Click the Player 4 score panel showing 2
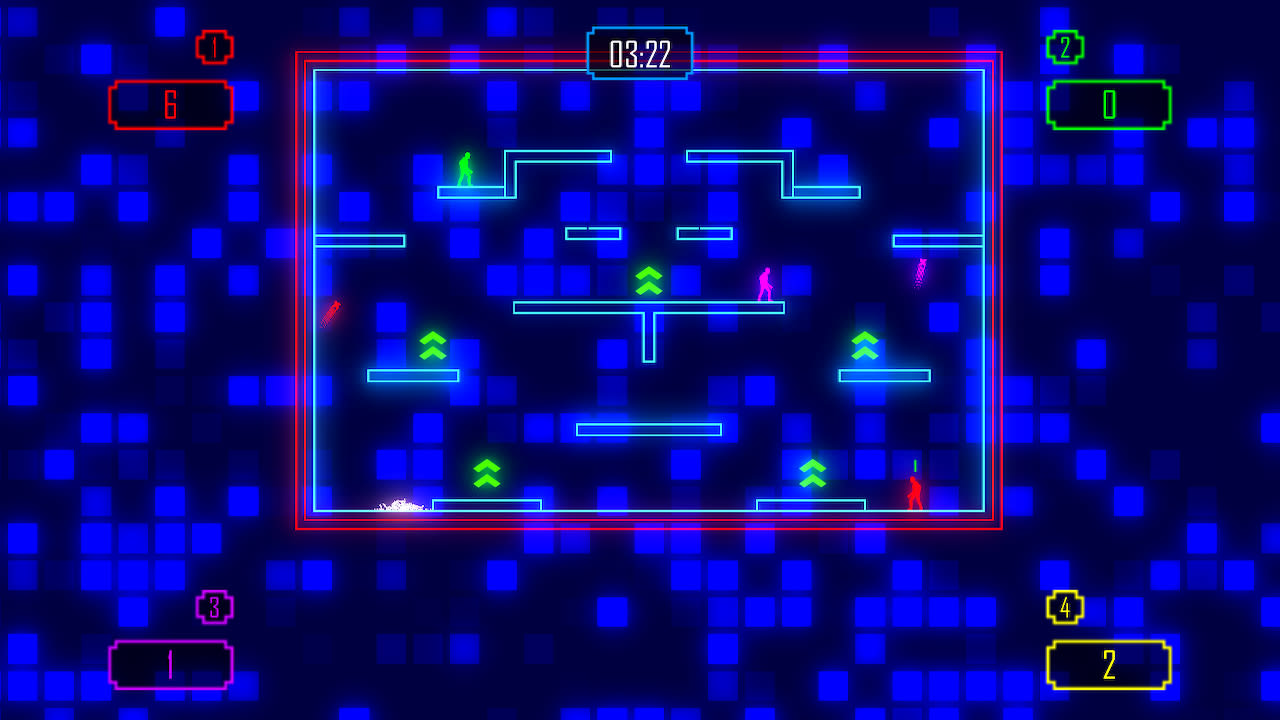1280x720 pixels. [x=1110, y=663]
